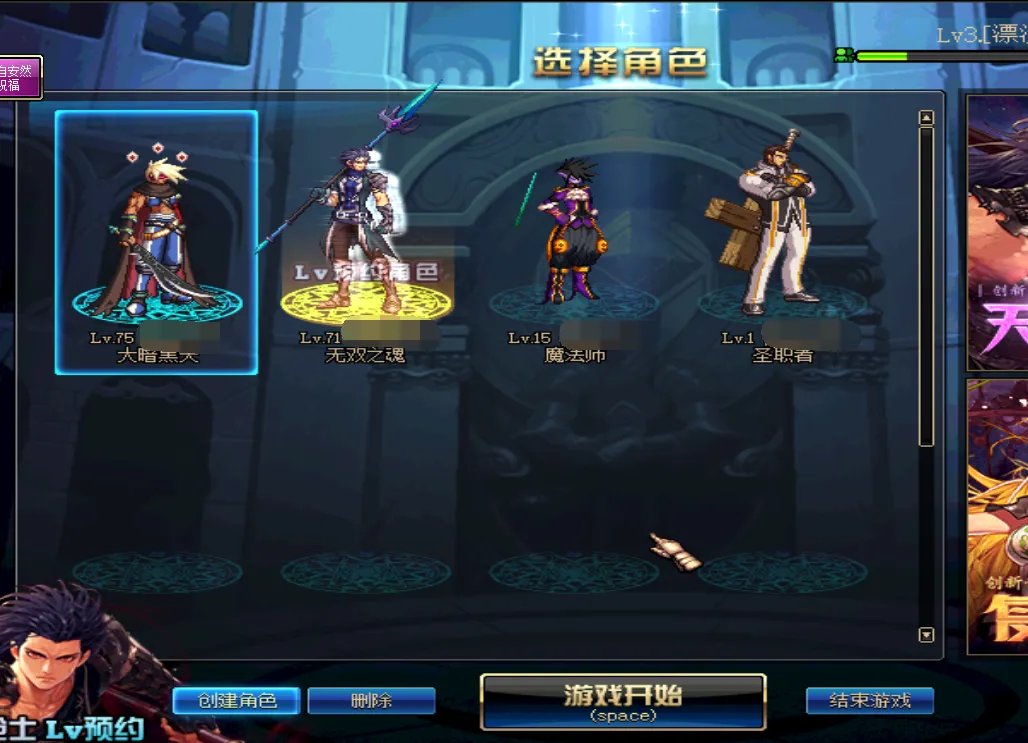Exit via the 结束游戏 button
Viewport: 1028px width, 743px height.
tap(869, 700)
